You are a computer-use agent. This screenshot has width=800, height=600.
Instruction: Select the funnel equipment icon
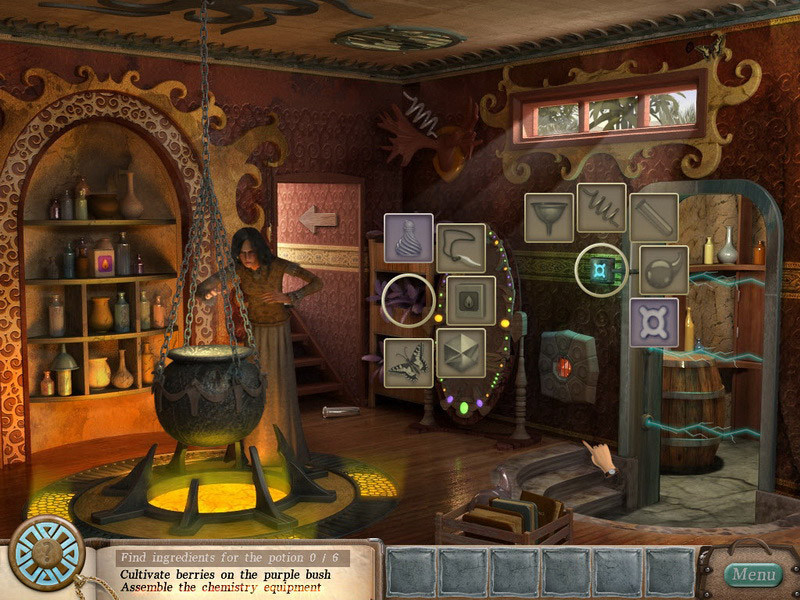(549, 218)
